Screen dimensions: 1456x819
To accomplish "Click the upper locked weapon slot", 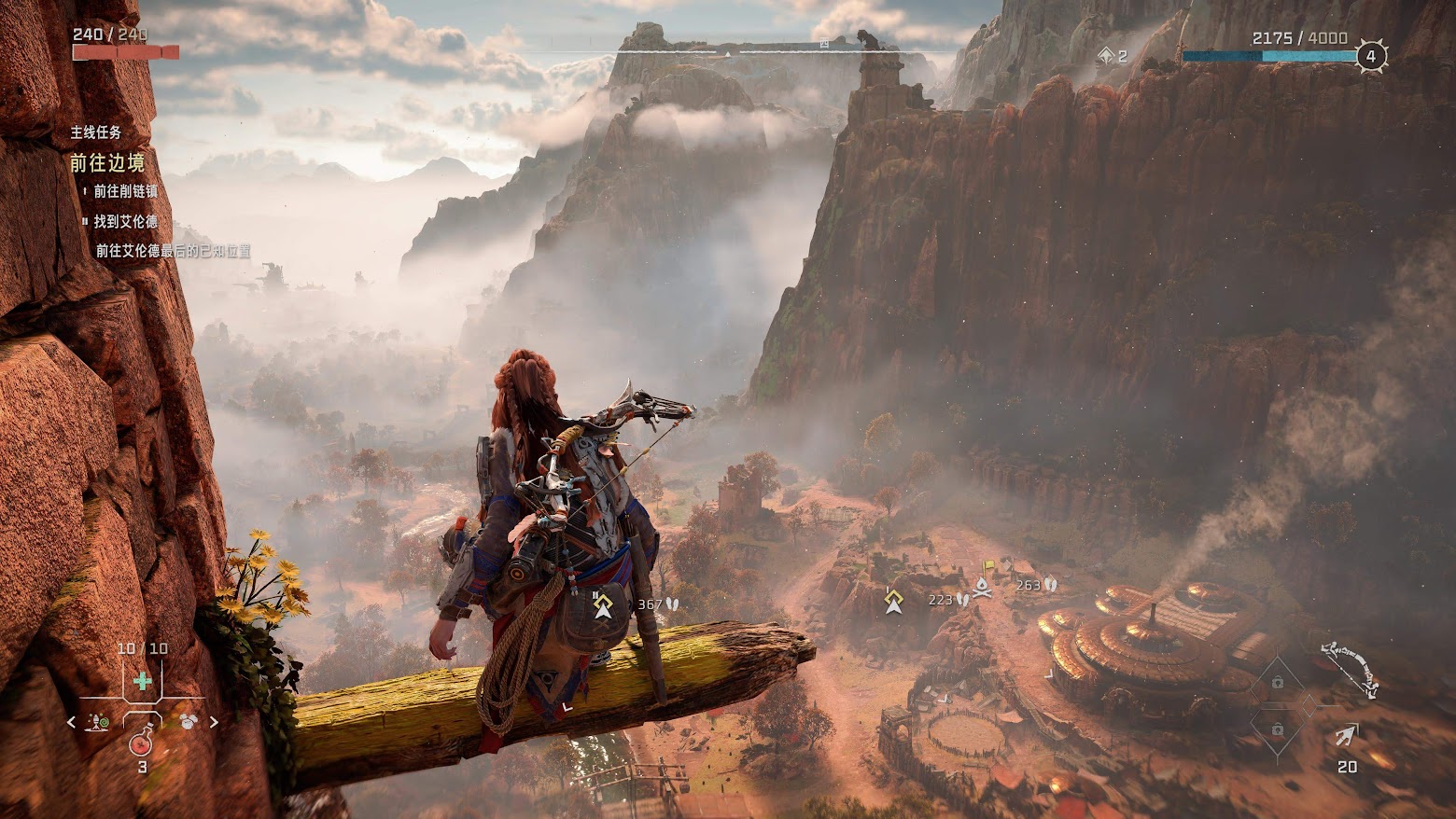I will click(1277, 683).
